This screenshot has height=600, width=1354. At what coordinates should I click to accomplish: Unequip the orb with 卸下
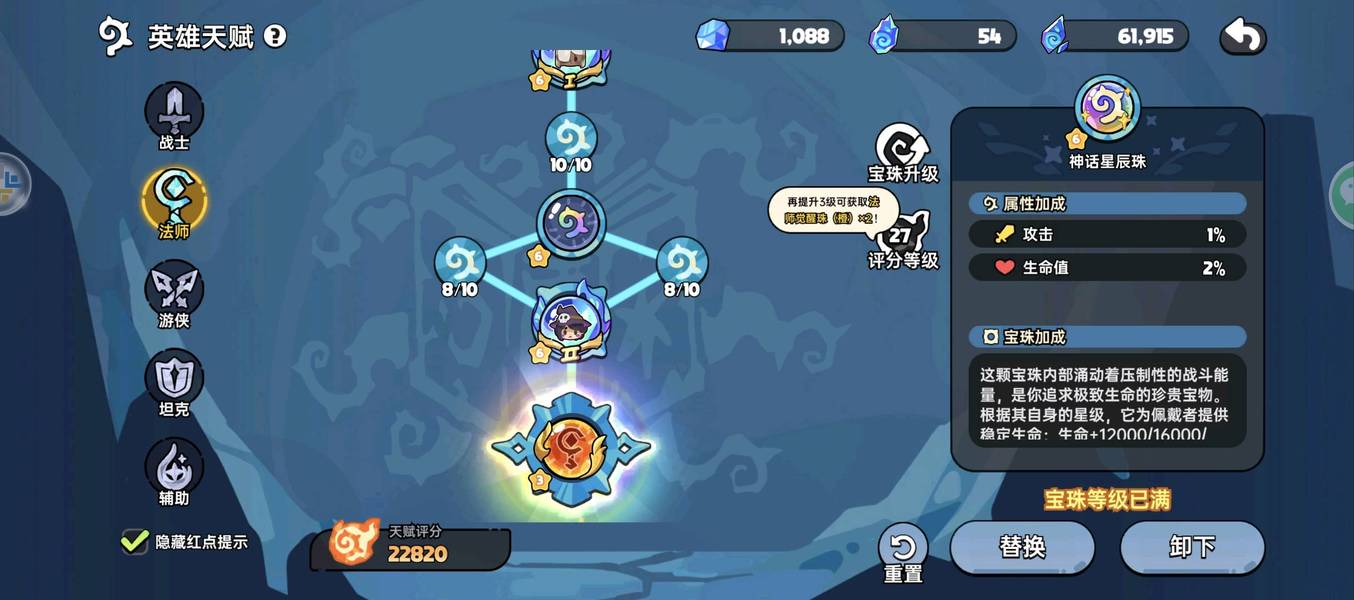point(1192,547)
